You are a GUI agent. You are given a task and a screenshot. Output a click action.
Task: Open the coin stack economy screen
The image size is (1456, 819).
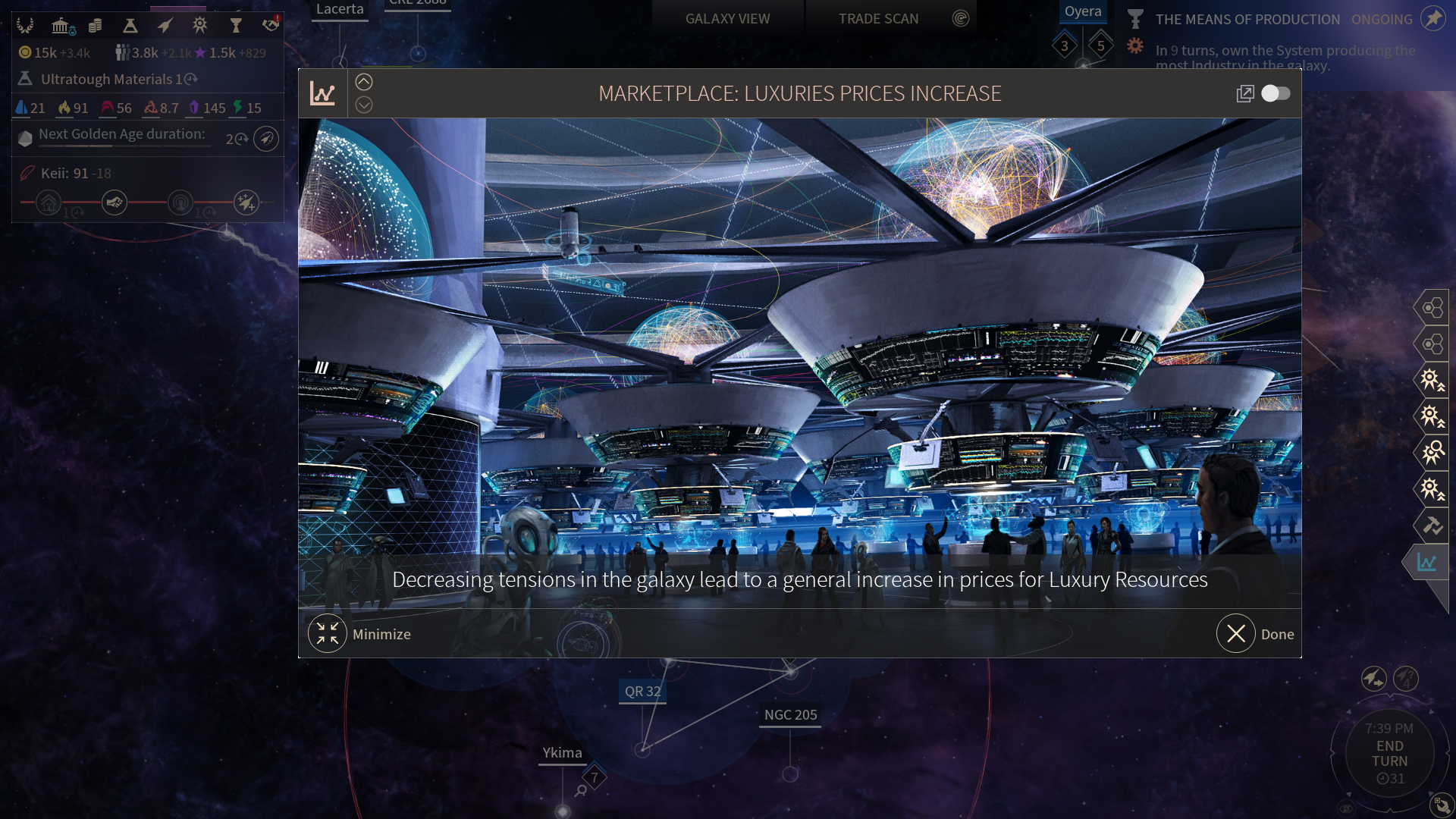(95, 26)
